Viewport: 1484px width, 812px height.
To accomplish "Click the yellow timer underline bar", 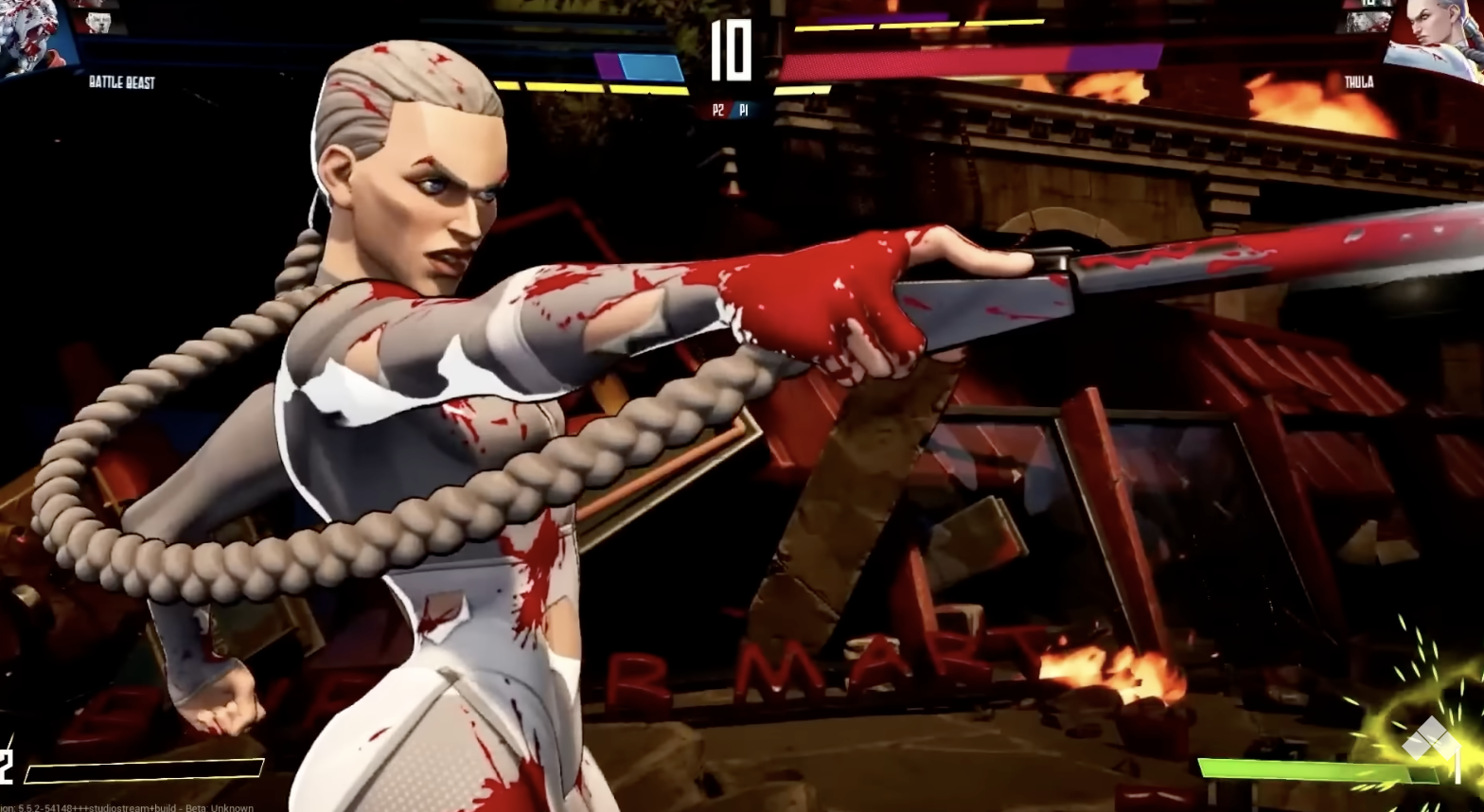I will pyautogui.click(x=653, y=90).
